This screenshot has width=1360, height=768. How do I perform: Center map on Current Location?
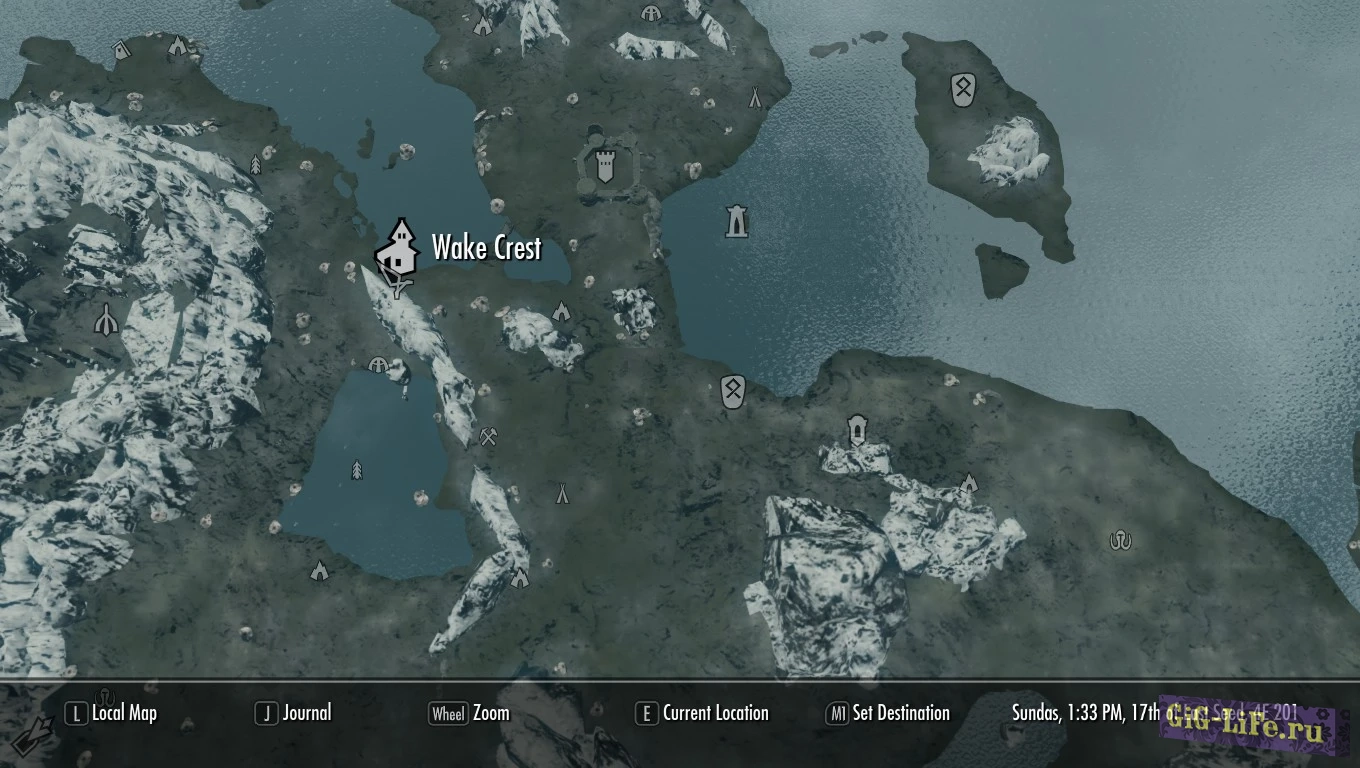(703, 713)
